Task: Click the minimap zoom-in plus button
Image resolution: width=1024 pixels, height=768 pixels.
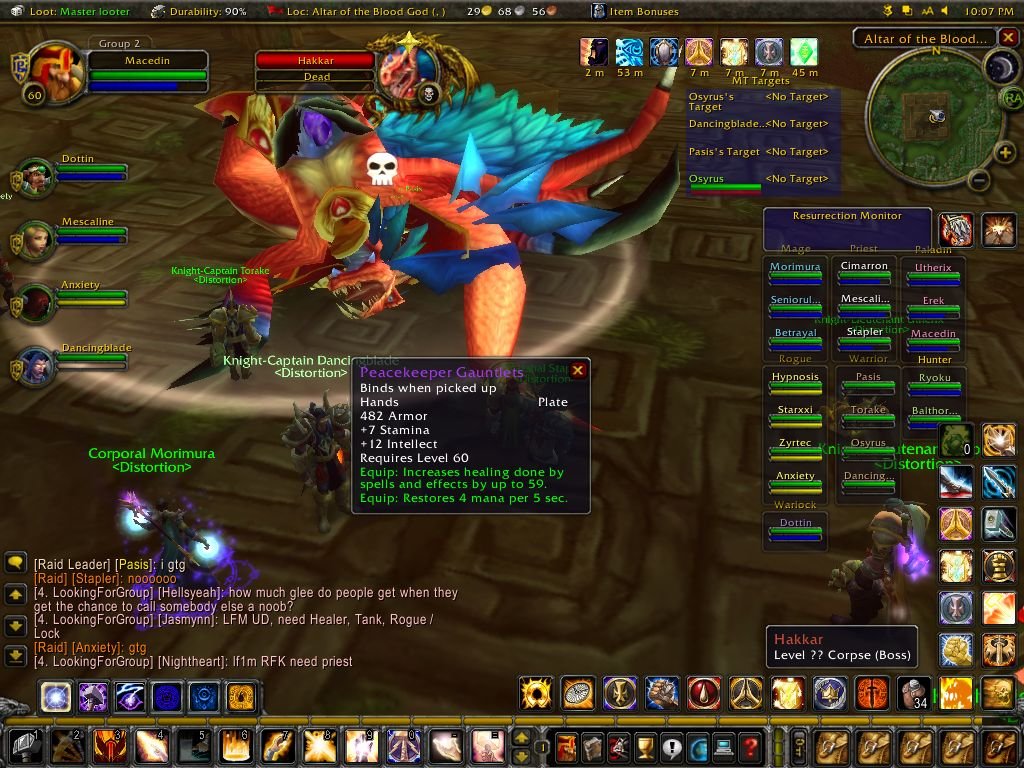Action: point(1005,152)
